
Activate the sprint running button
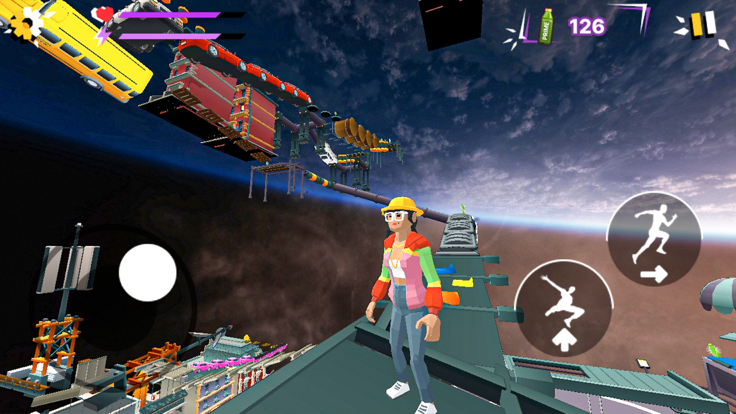point(654,240)
